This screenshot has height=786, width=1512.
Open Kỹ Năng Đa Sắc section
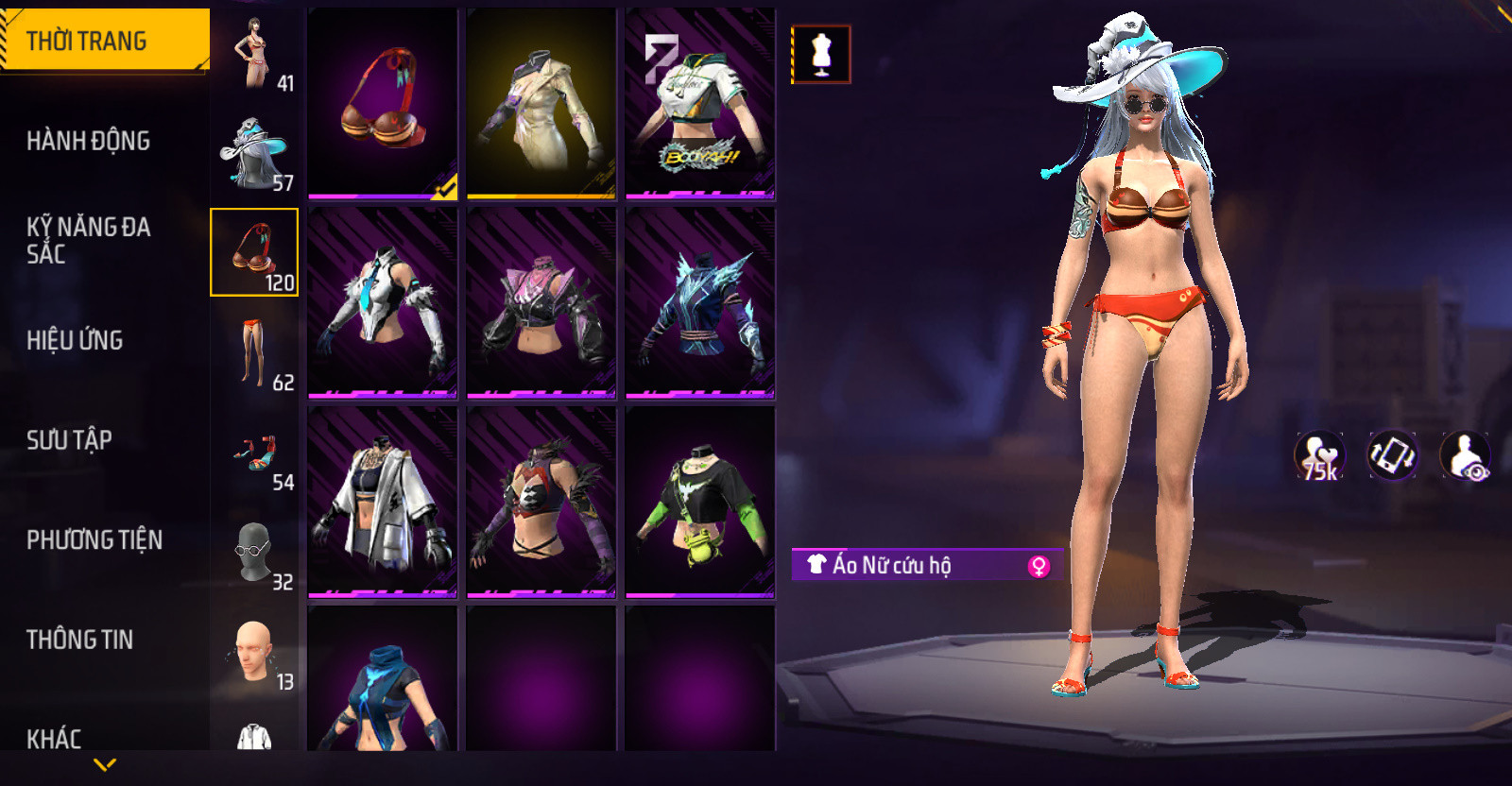[88, 240]
